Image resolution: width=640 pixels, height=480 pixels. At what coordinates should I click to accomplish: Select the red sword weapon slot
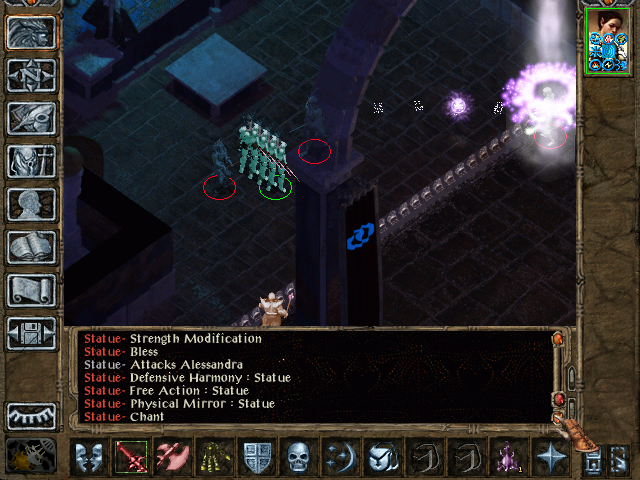tap(131, 458)
